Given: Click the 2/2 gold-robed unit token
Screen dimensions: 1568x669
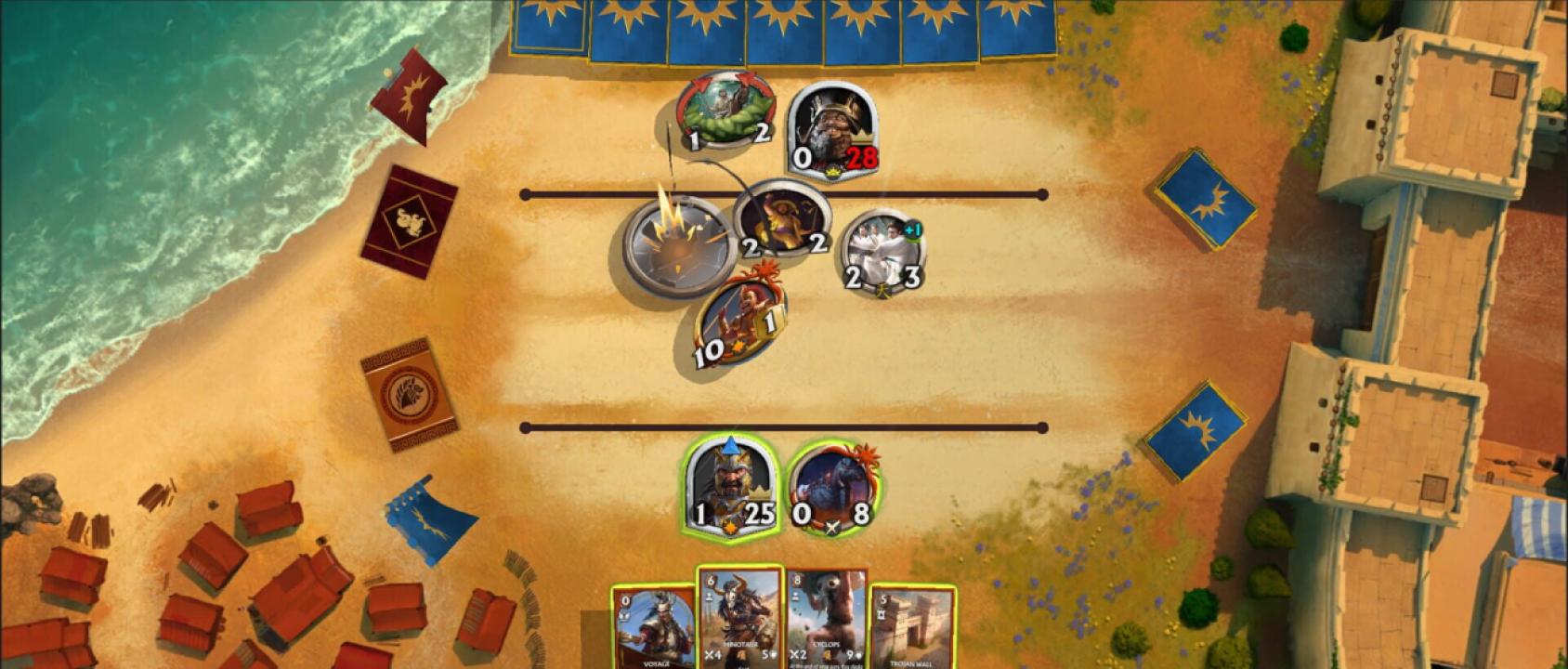Looking at the screenshot, I should coord(782,220).
